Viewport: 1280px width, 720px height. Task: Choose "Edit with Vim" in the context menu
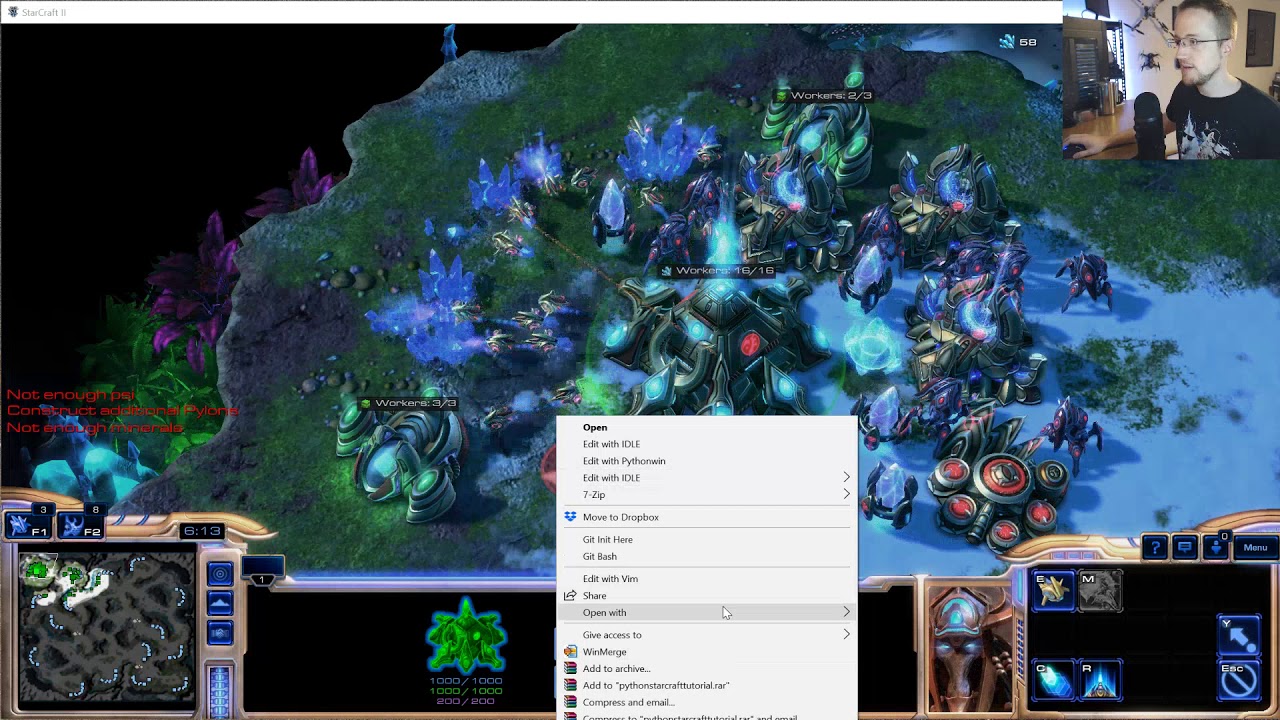610,578
